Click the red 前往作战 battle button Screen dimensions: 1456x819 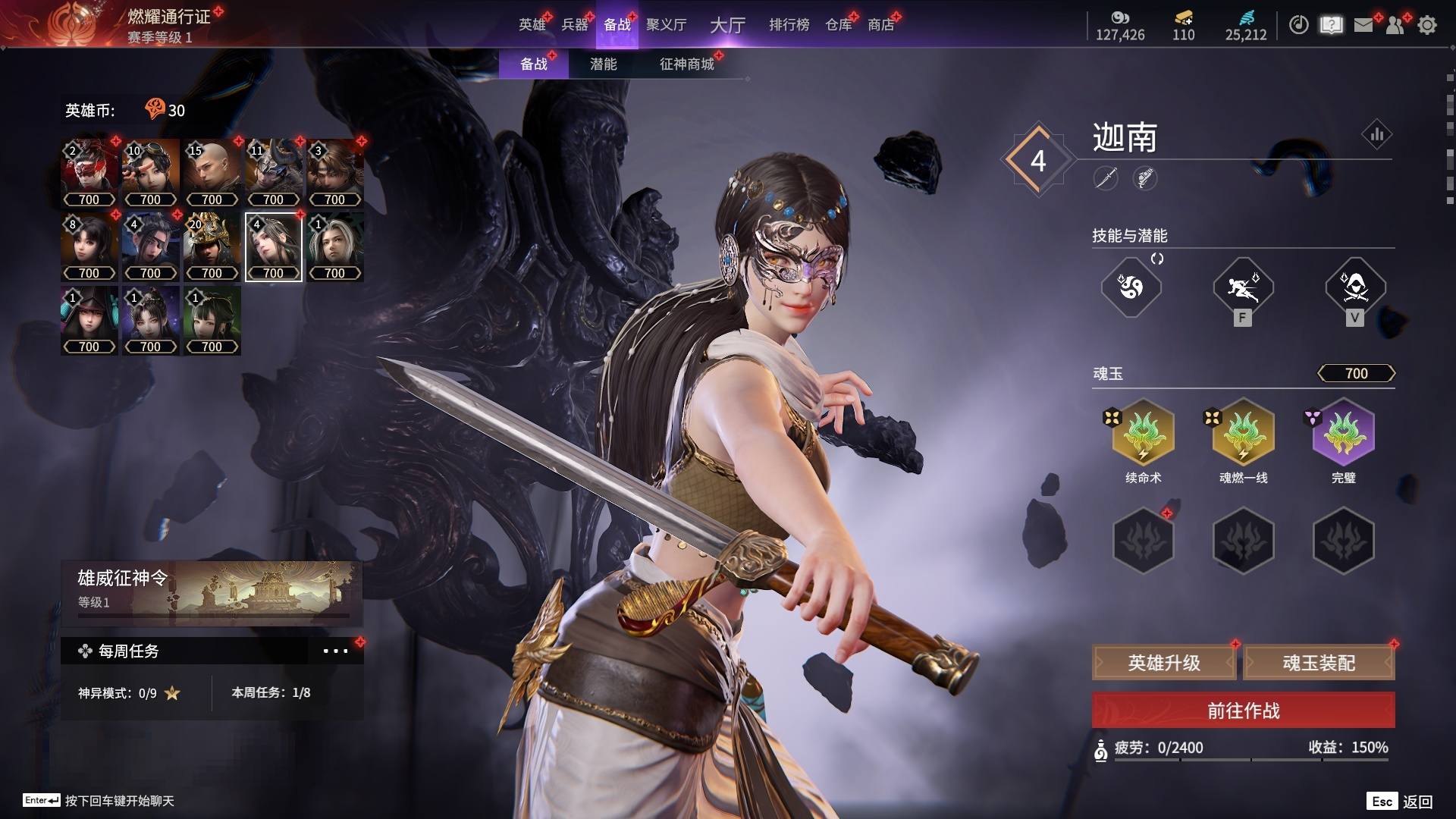pos(1243,711)
